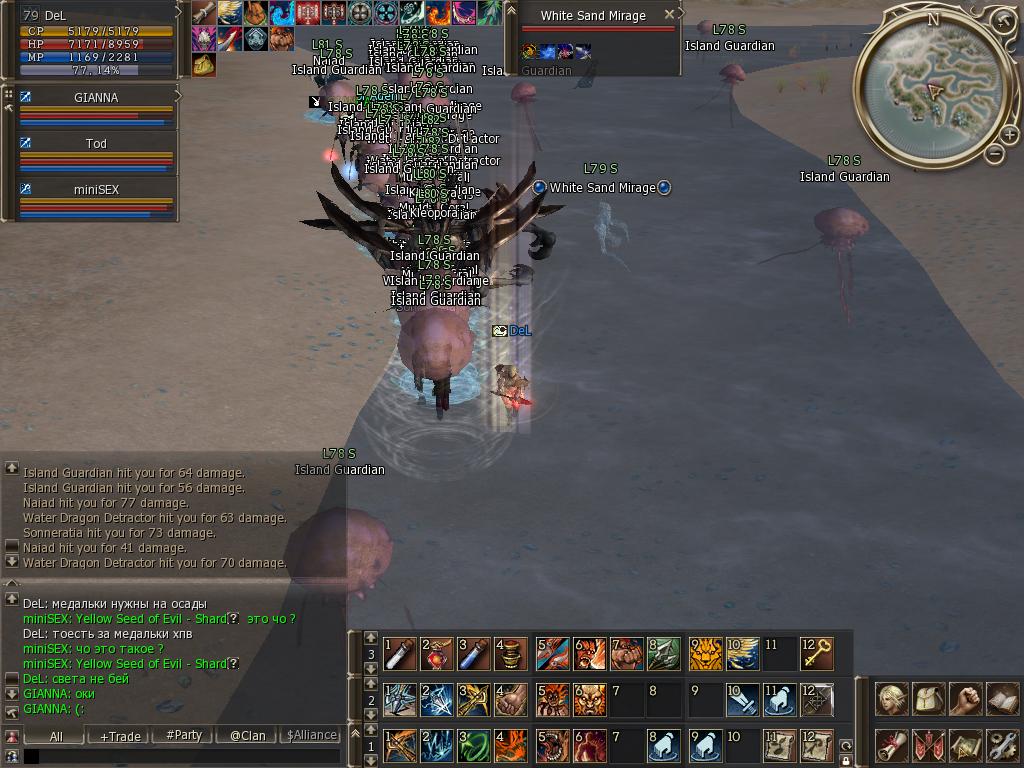Use the golden key item on hotbar

pyautogui.click(x=819, y=655)
